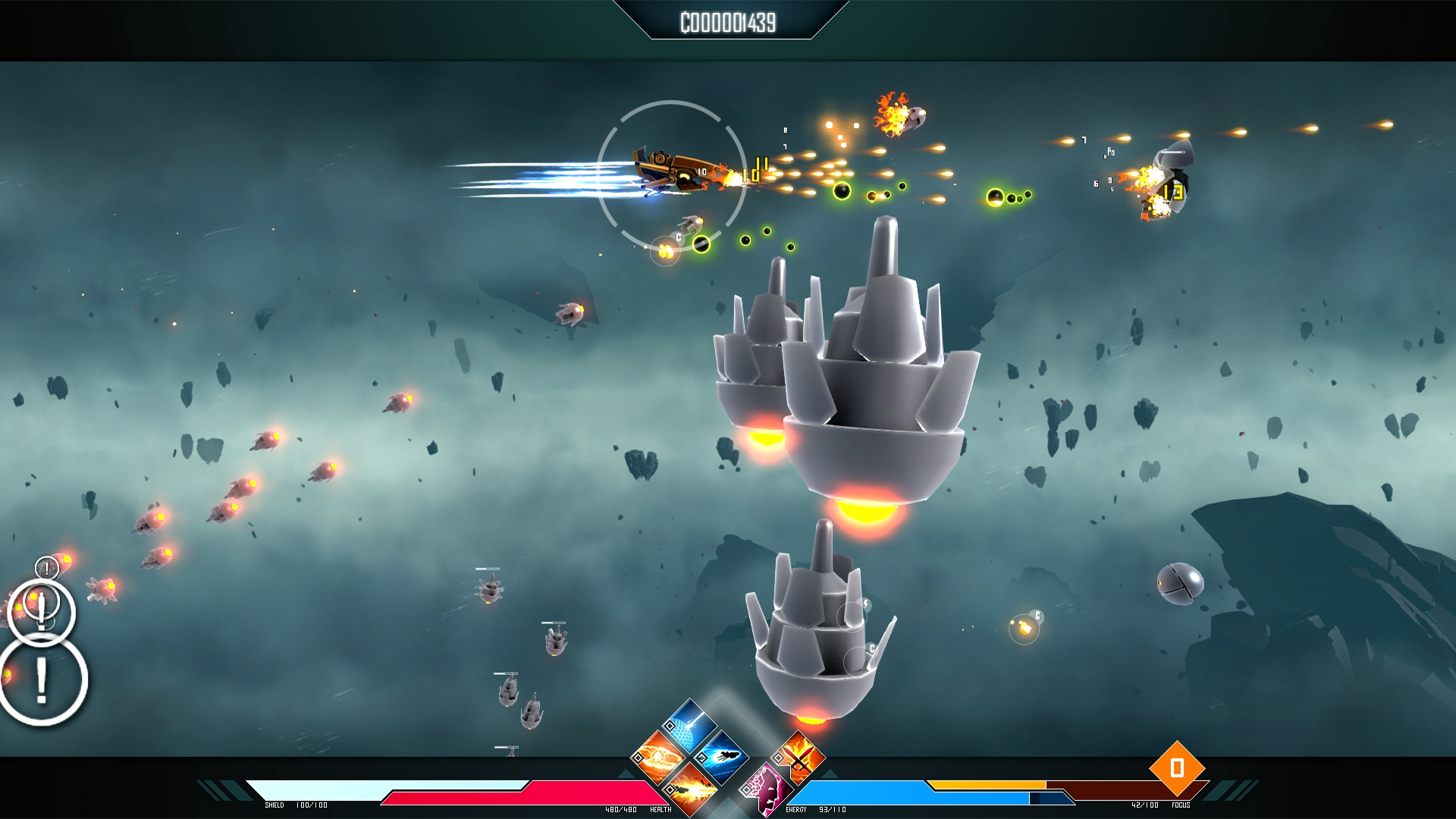Select the crossed flaming swords skill icon

point(799,757)
